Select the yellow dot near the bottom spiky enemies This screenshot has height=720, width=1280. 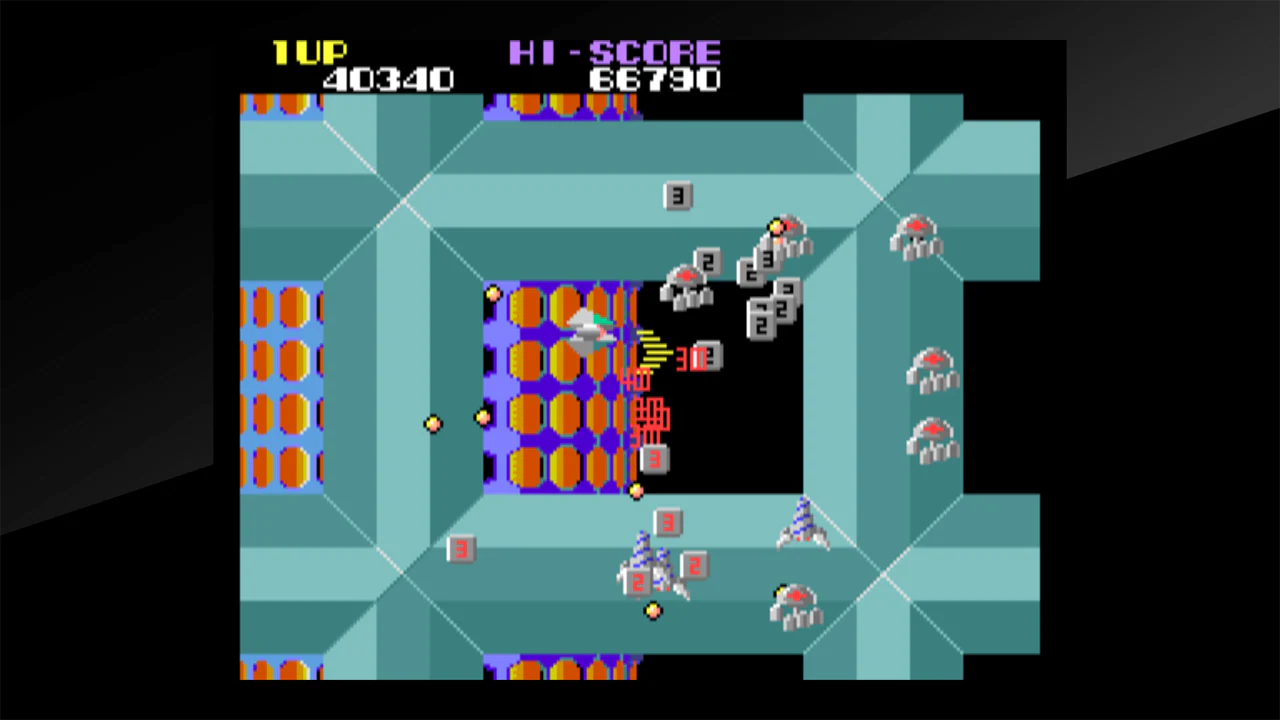point(653,612)
